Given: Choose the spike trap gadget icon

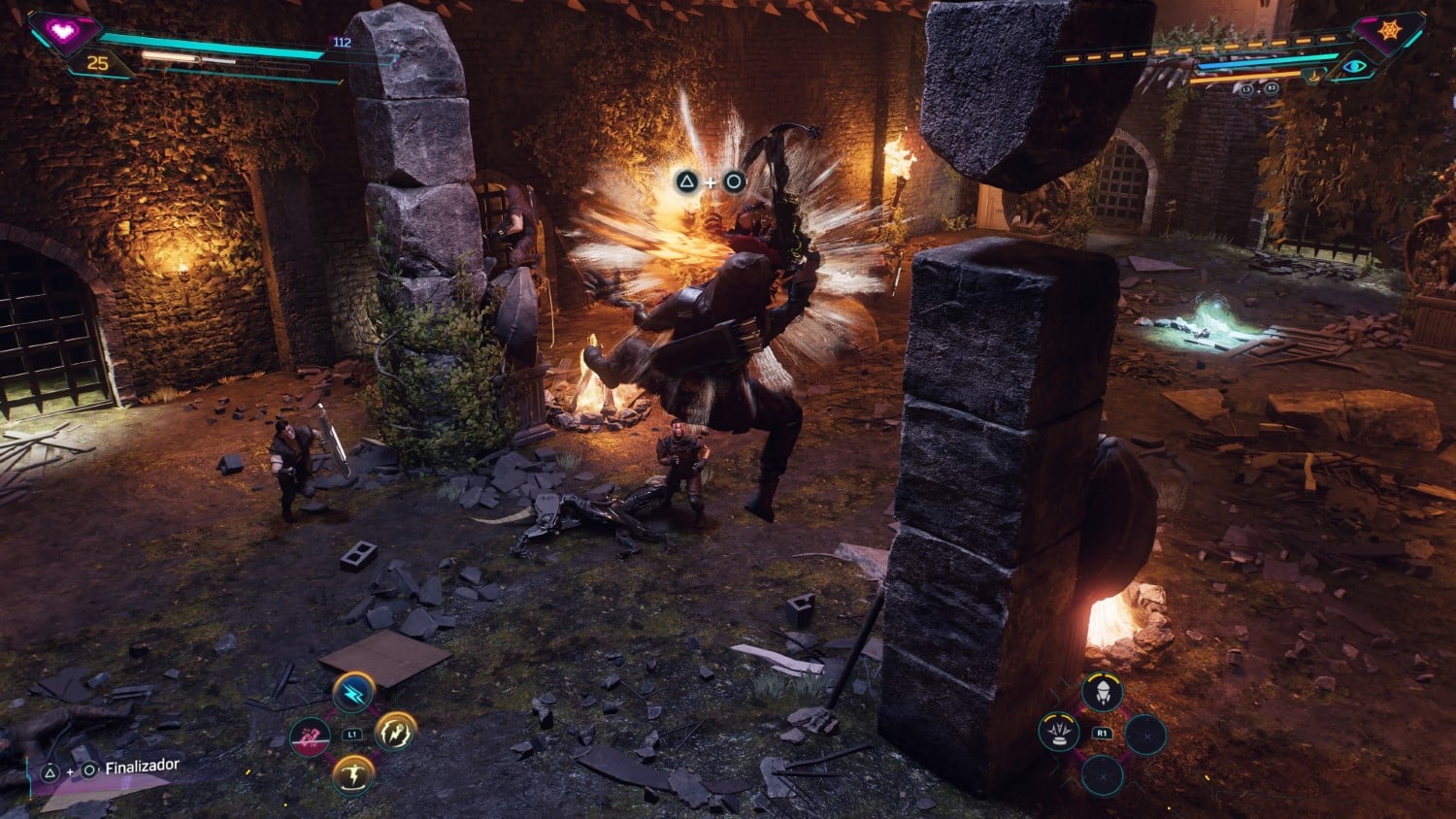Looking at the screenshot, I should (1059, 733).
